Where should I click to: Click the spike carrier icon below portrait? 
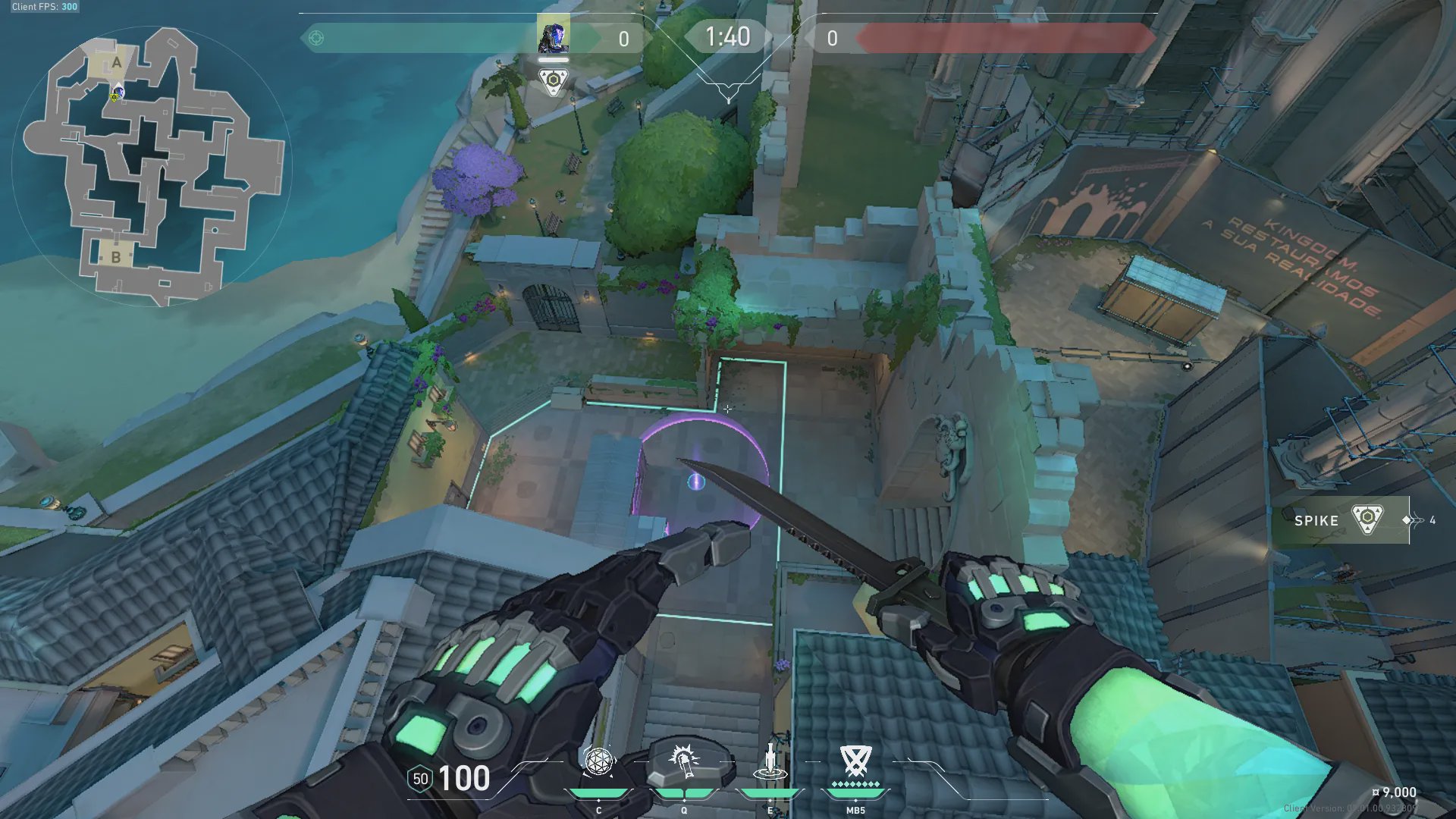click(554, 80)
